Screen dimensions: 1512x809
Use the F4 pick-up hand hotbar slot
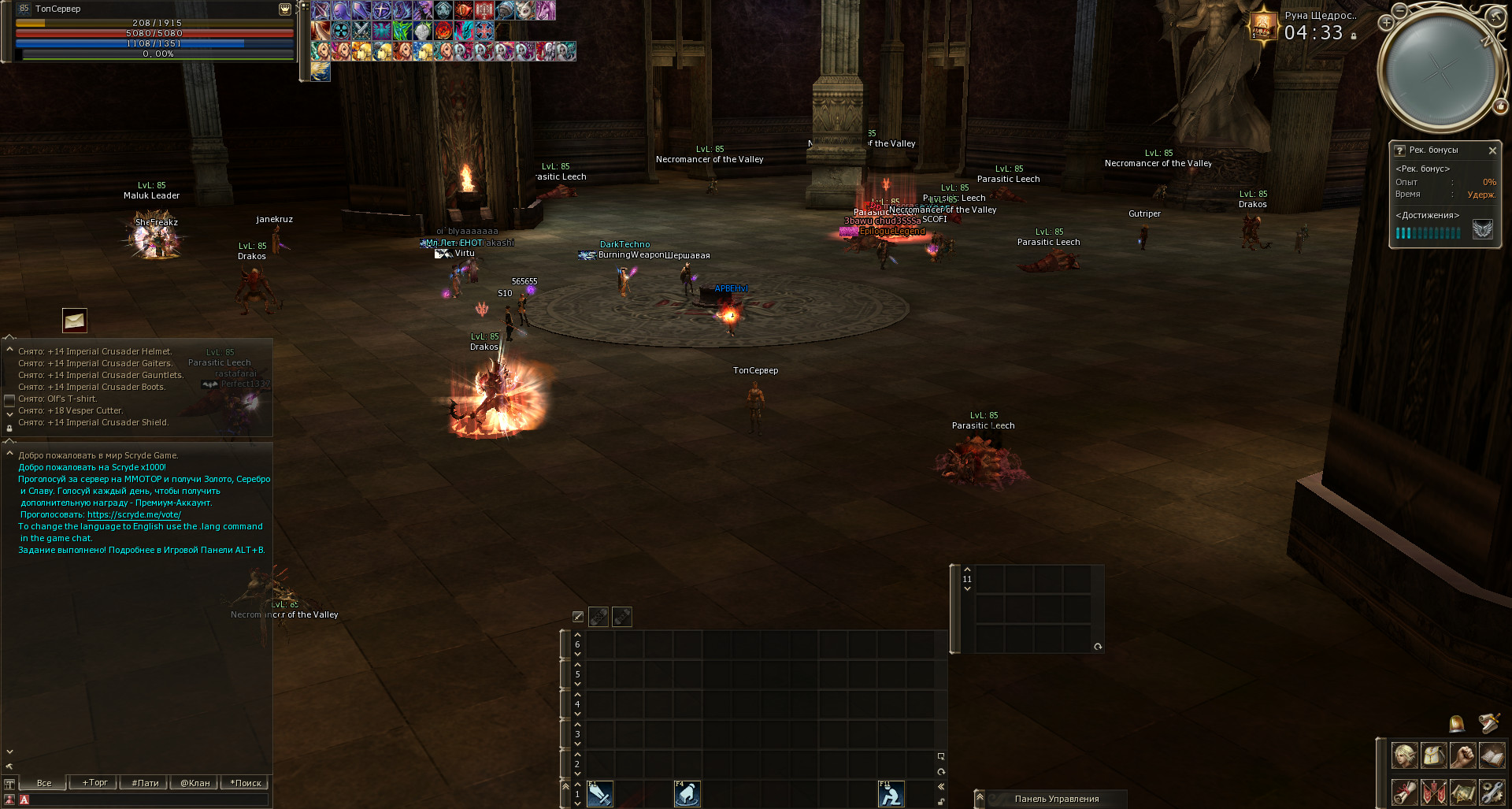click(687, 794)
